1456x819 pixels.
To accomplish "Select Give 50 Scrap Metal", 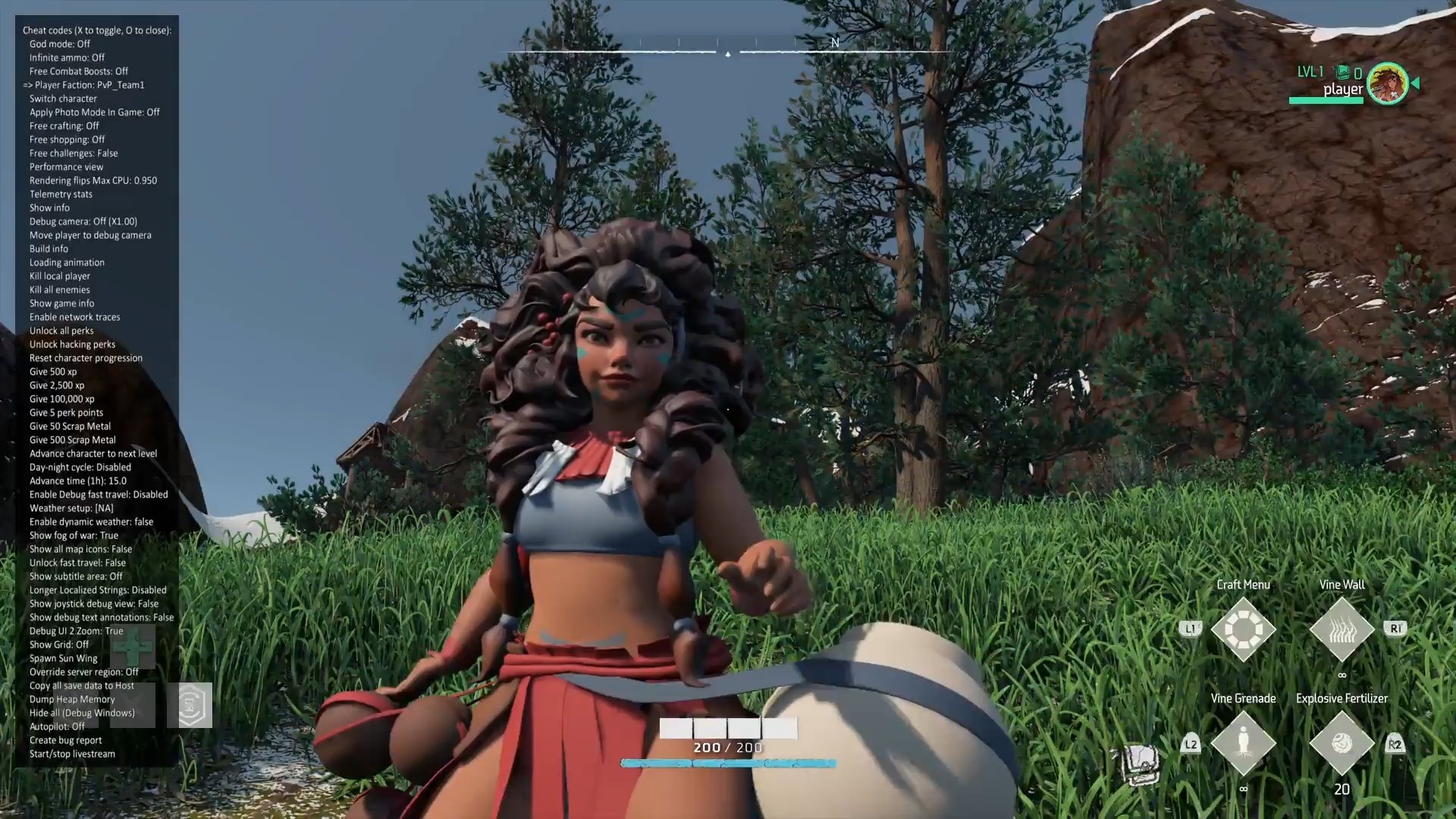I will click(70, 426).
